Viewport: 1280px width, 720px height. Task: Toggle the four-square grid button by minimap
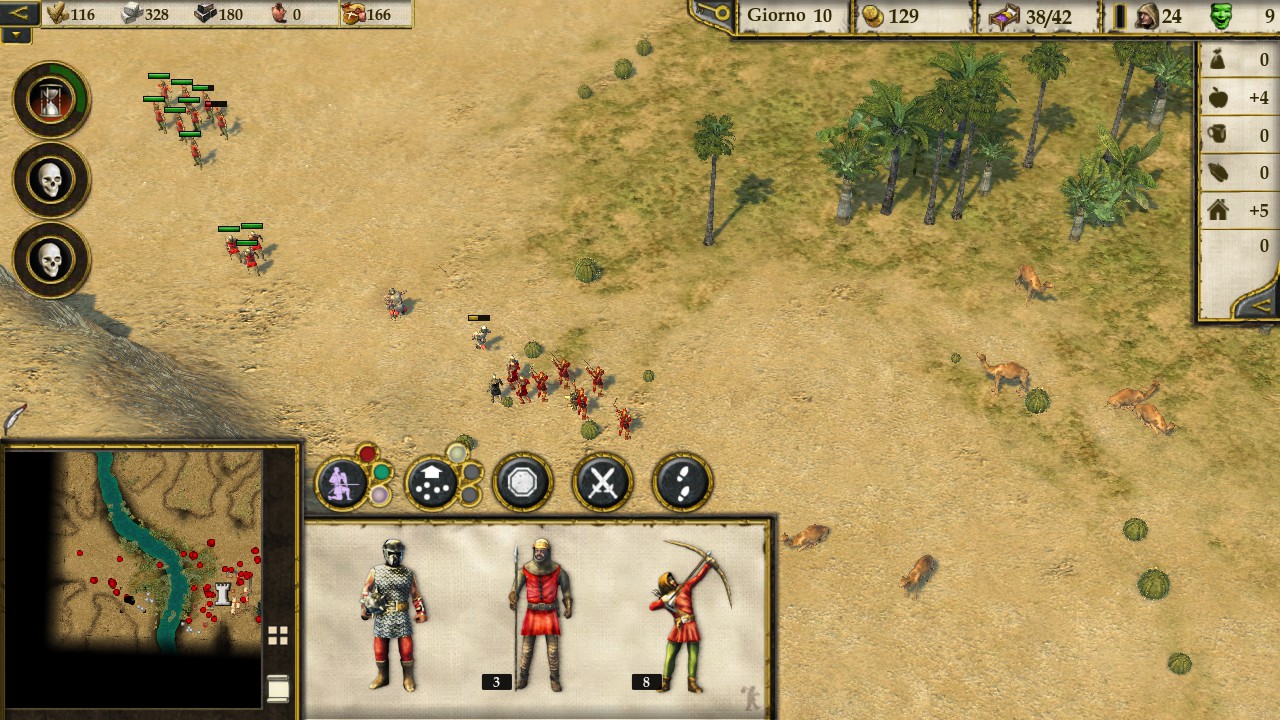click(278, 635)
